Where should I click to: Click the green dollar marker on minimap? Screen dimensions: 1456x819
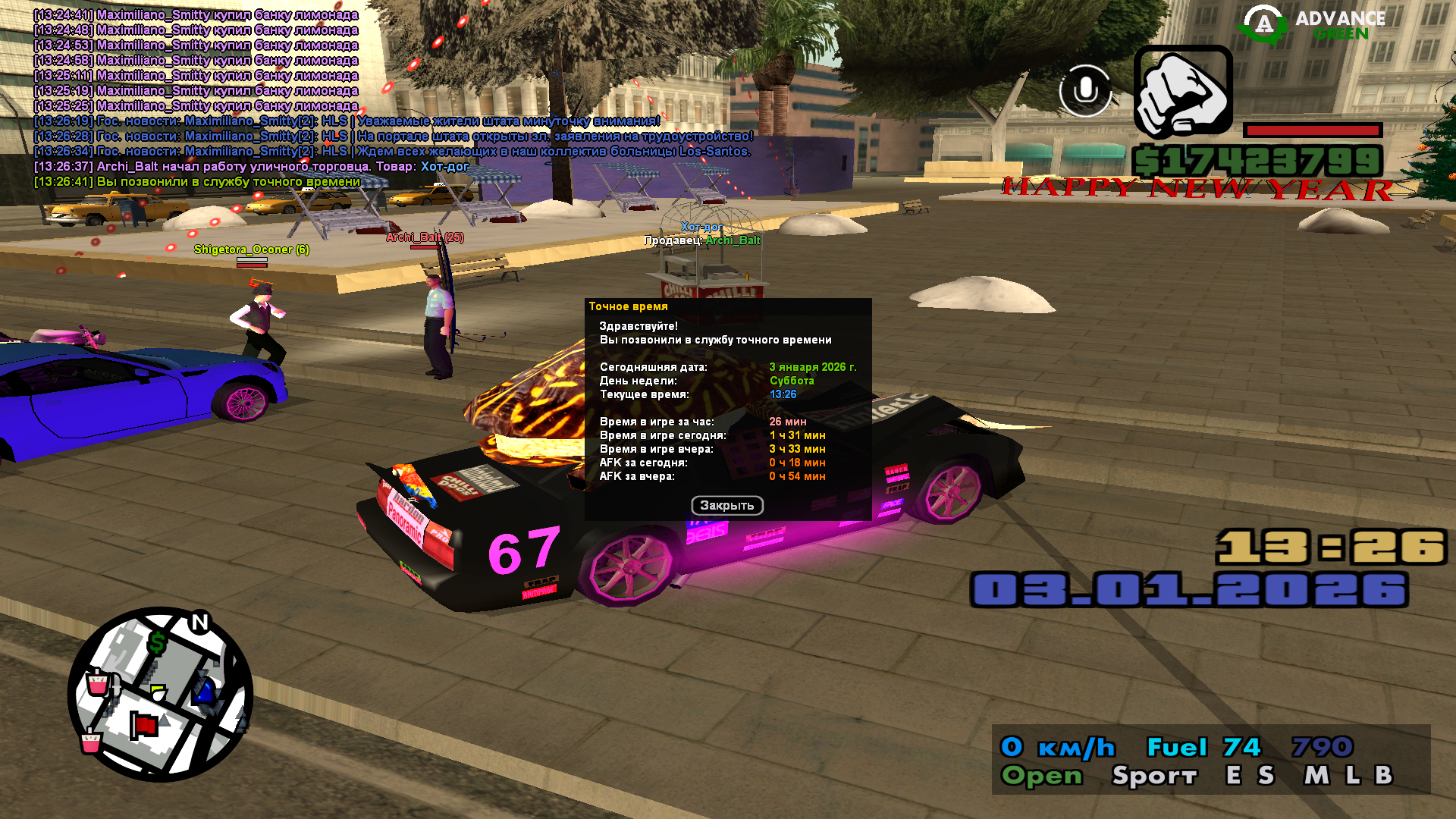[x=157, y=643]
